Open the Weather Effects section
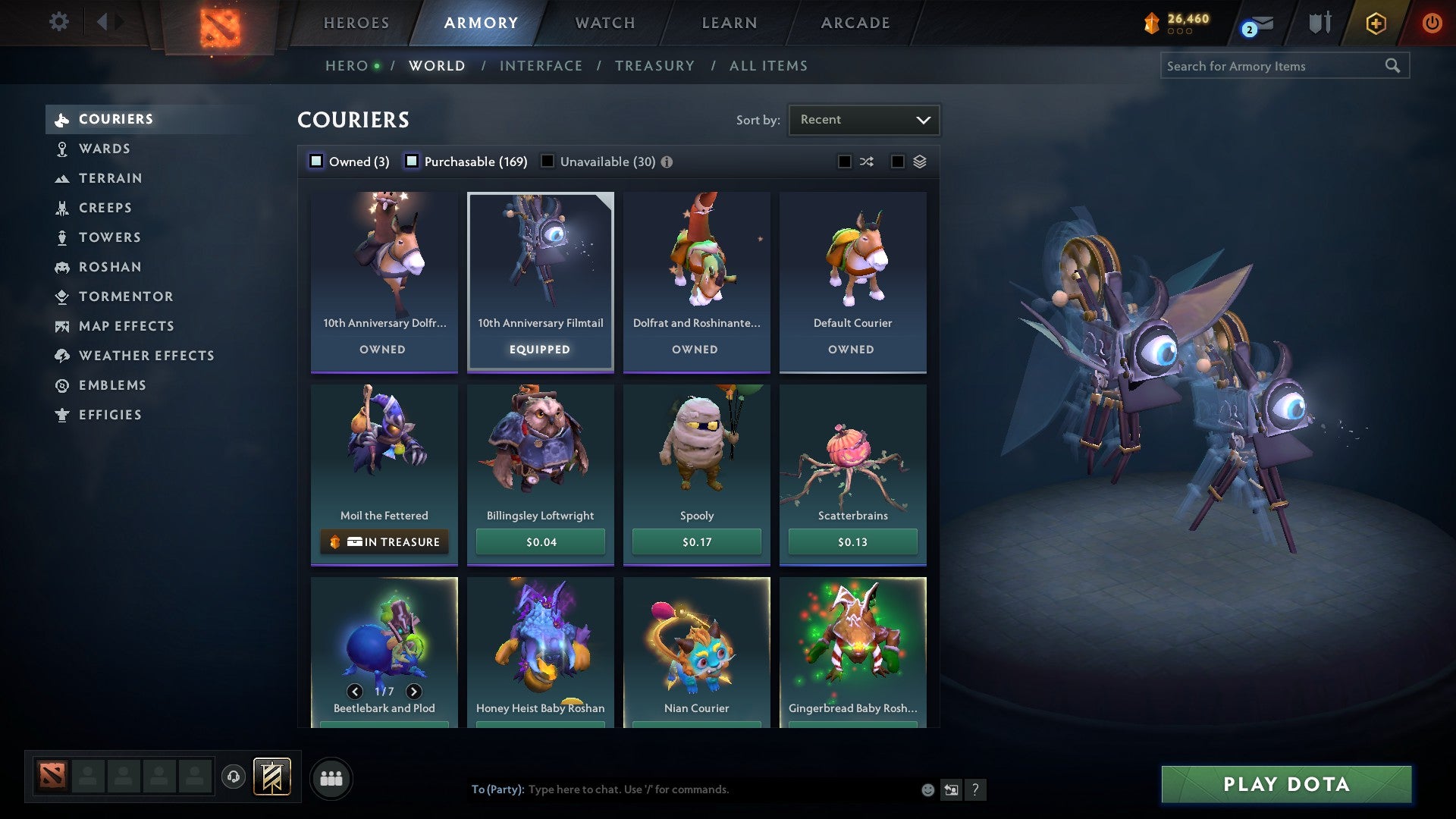Screen dimensions: 1456x819 (147, 356)
